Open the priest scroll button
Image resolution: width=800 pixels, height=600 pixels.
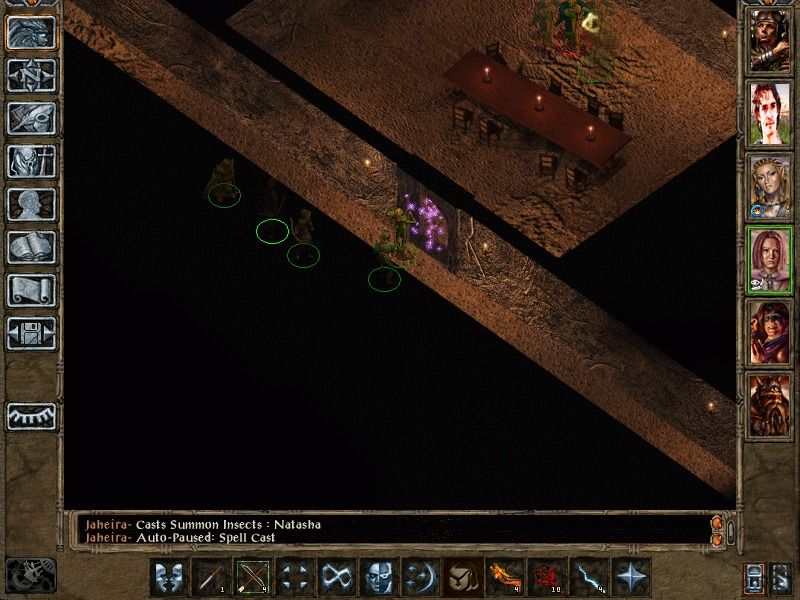tap(32, 290)
